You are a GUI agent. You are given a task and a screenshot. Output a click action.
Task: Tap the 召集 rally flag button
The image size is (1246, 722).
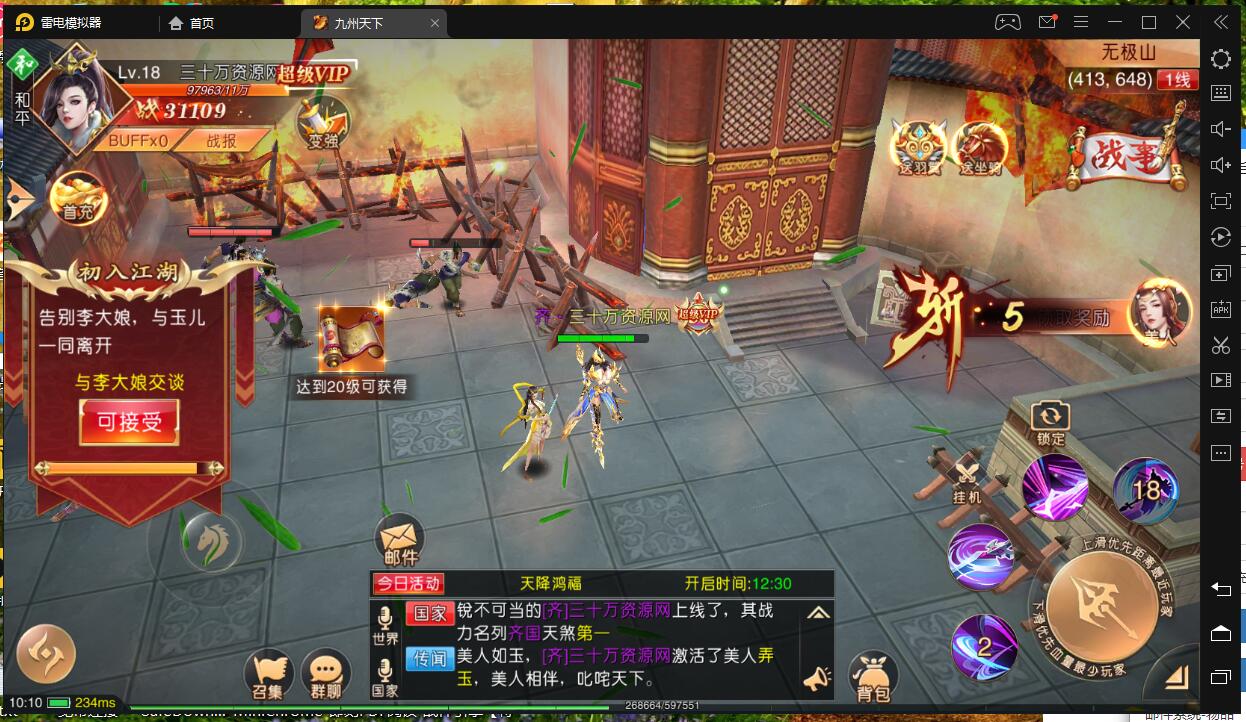click(268, 675)
